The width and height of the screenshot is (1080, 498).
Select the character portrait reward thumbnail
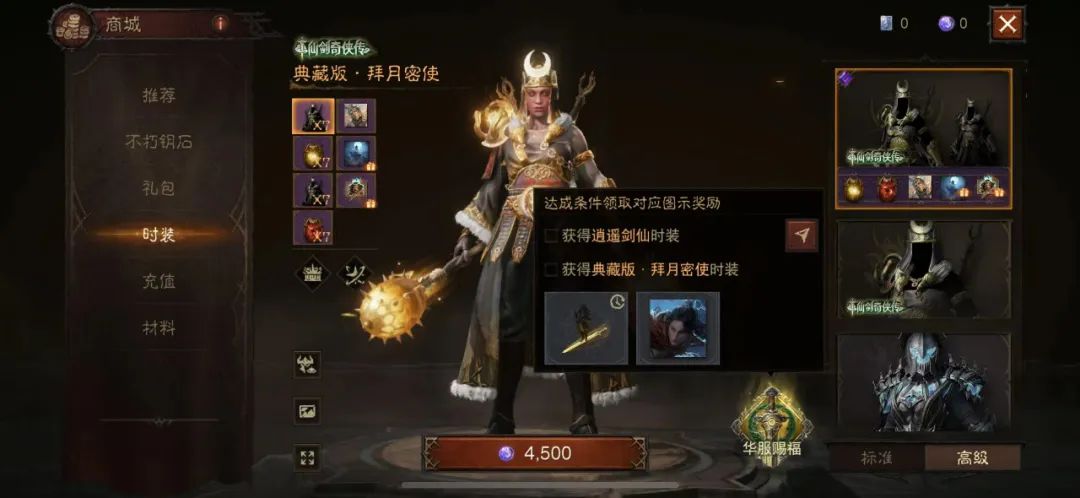(x=677, y=328)
